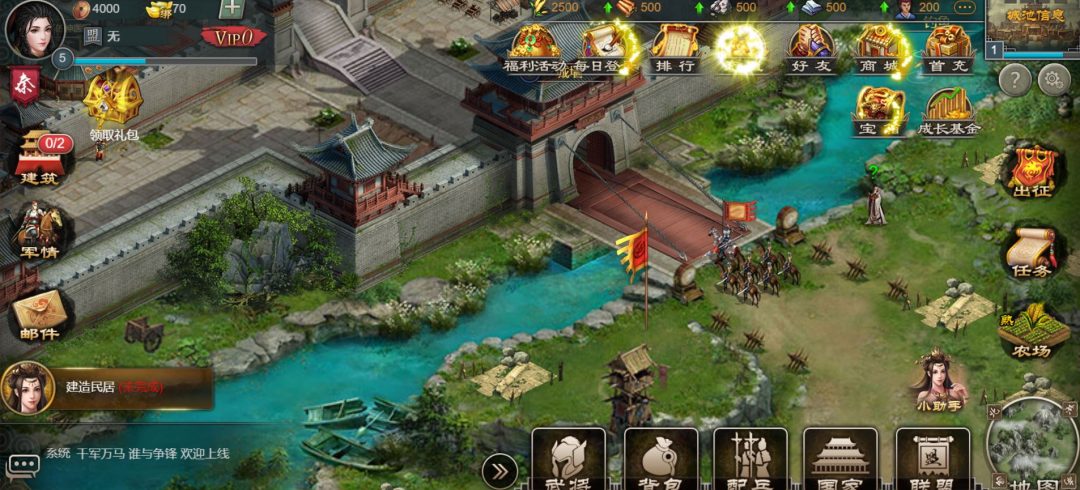Open settings with the gear button
The width and height of the screenshot is (1080, 490).
point(1054,80)
